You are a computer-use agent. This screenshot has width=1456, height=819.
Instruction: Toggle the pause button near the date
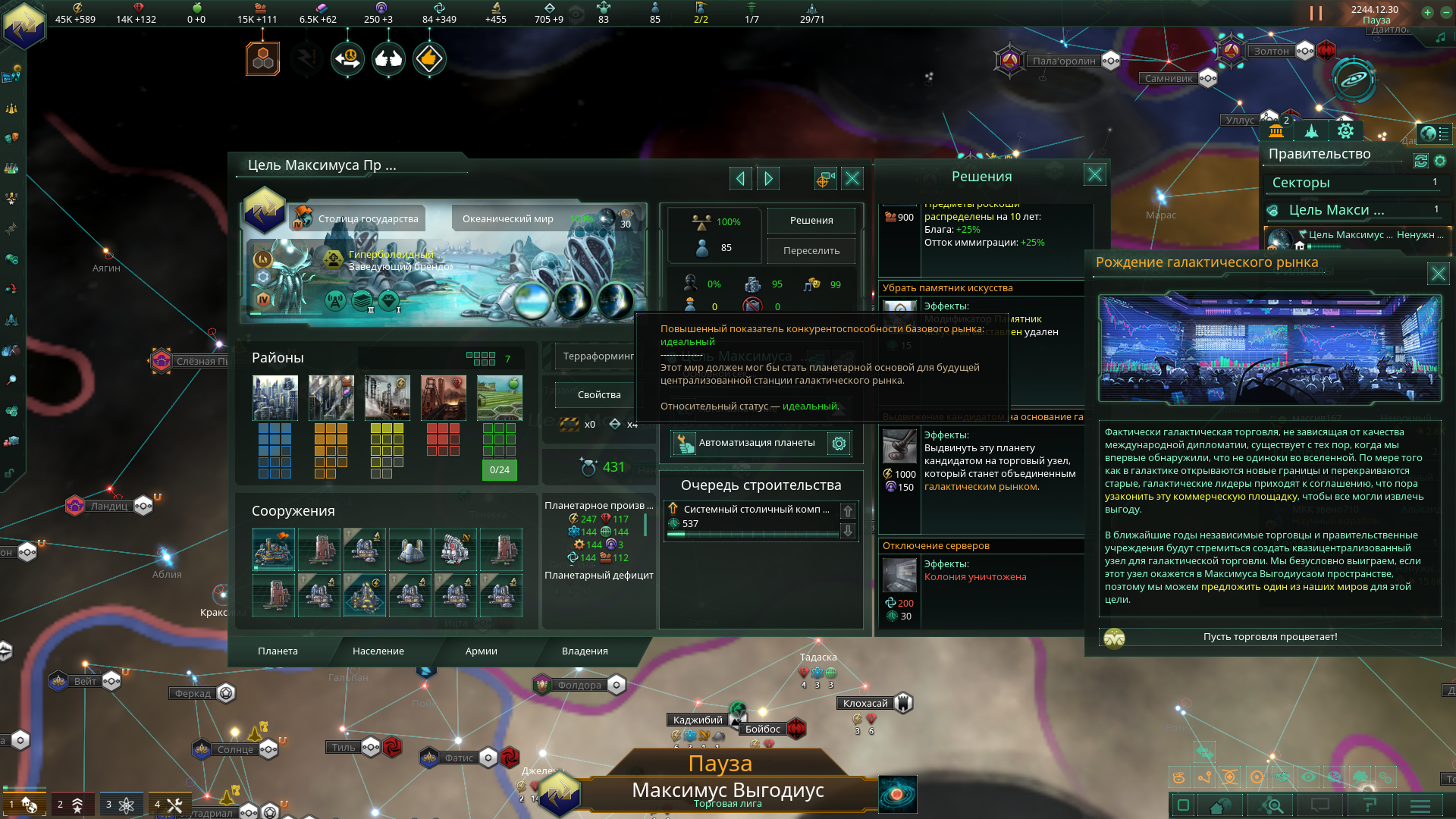[1316, 14]
